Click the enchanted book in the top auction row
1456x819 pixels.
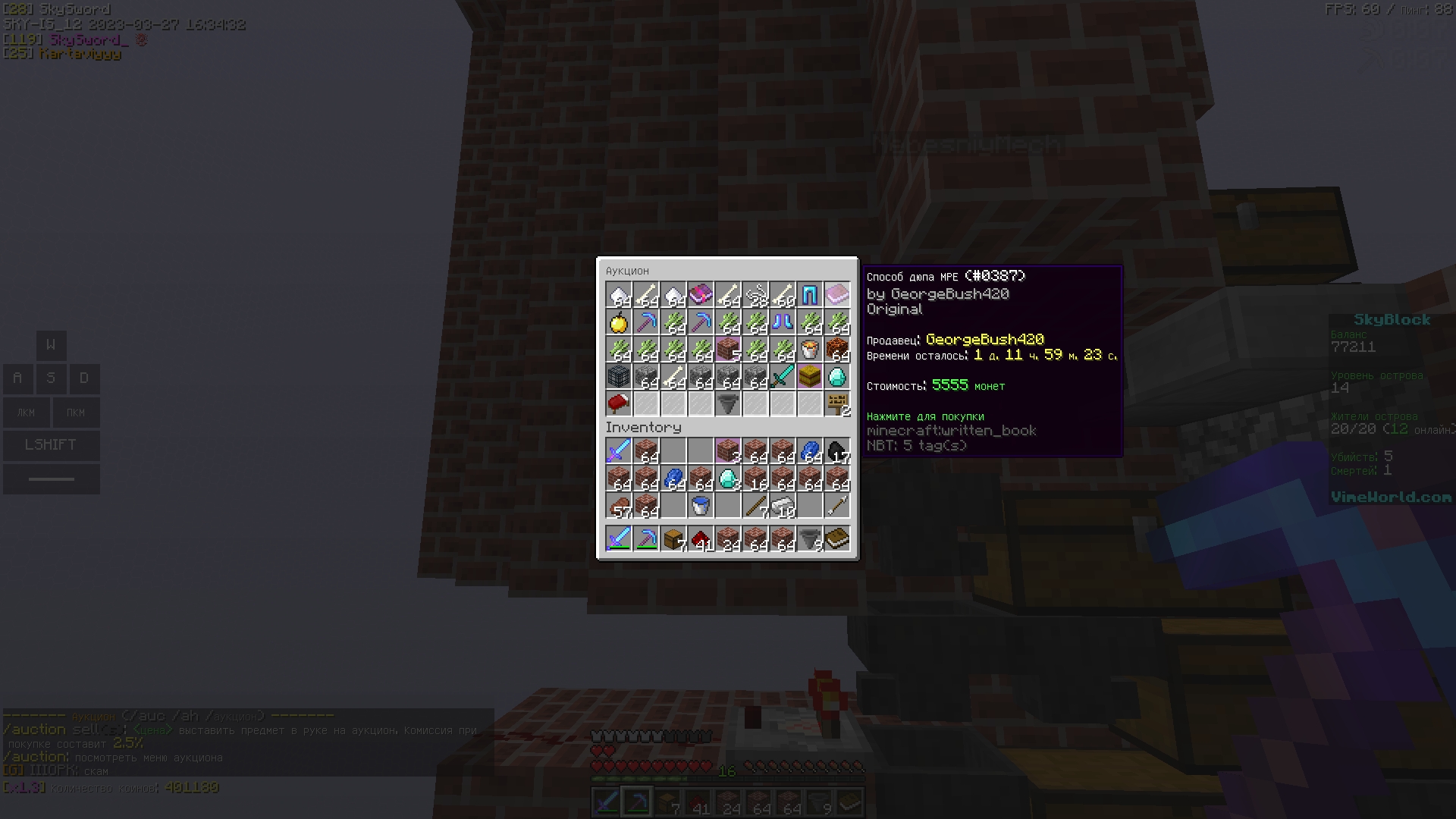701,295
